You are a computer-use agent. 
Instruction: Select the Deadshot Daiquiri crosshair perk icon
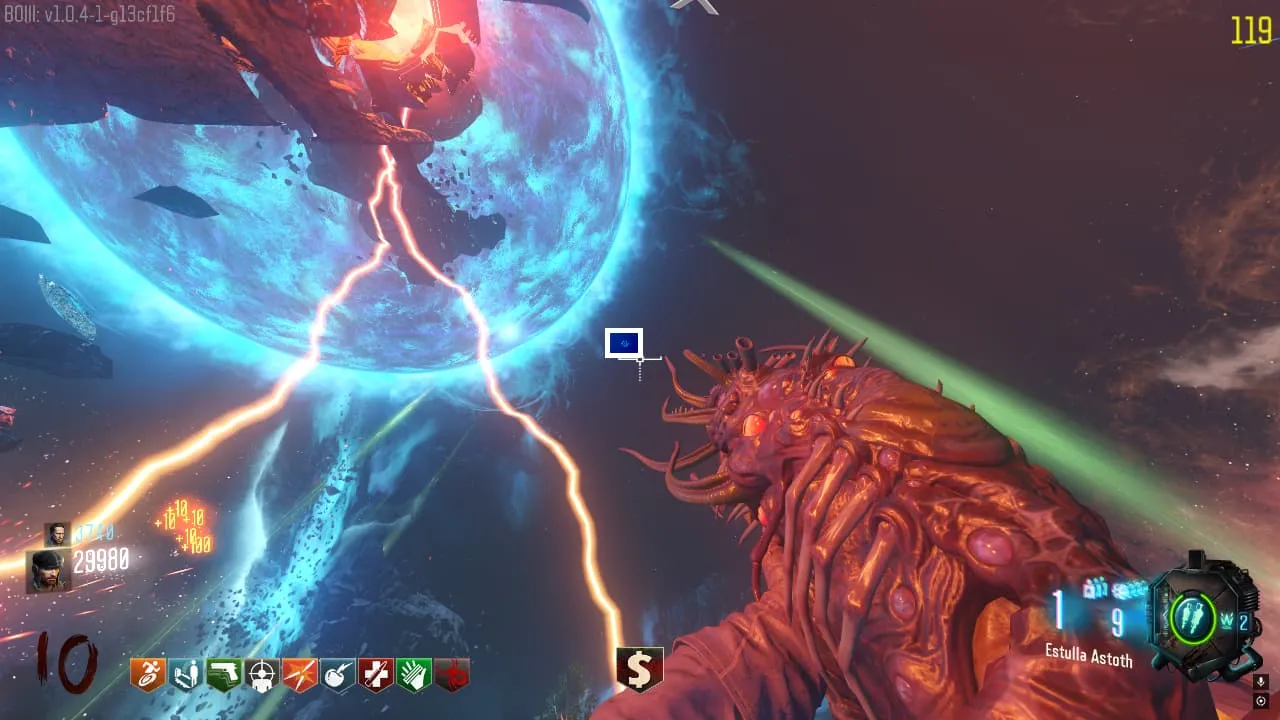pyautogui.click(x=262, y=675)
